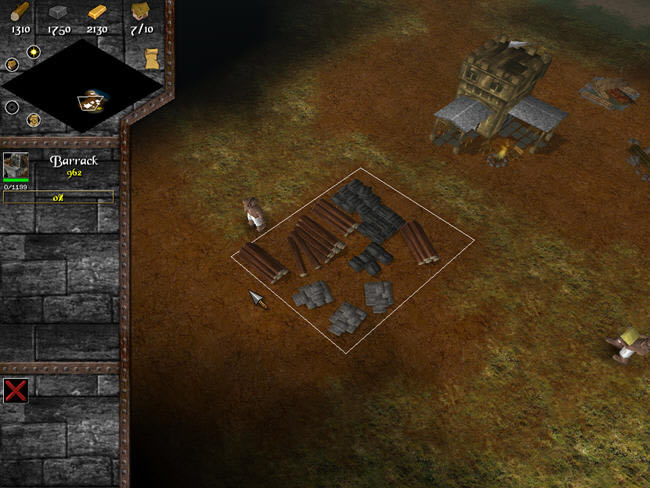Image resolution: width=650 pixels, height=488 pixels.
Task: Click the dark empty circle minimap button
Action: 12,107
